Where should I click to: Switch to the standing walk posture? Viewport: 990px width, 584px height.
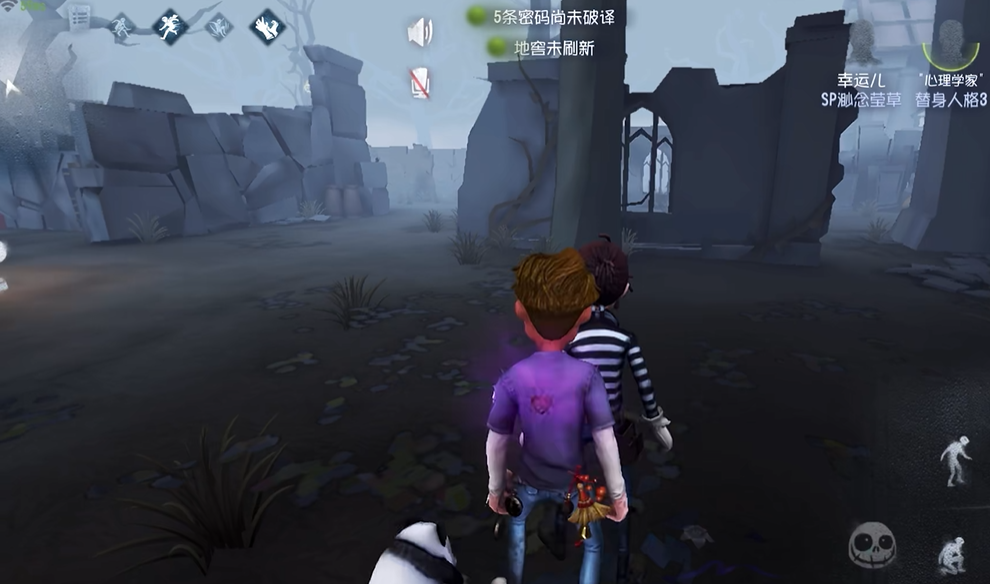(955, 462)
